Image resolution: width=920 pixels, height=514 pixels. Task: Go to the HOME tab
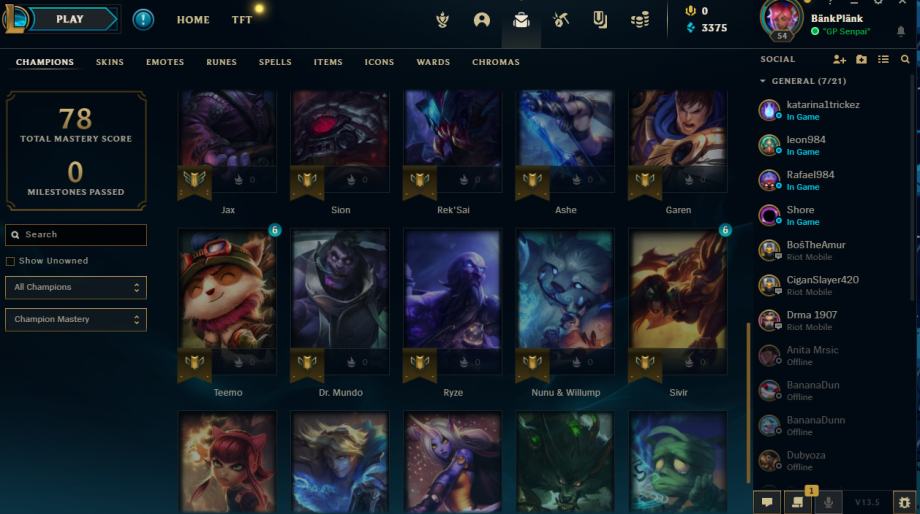tap(193, 20)
